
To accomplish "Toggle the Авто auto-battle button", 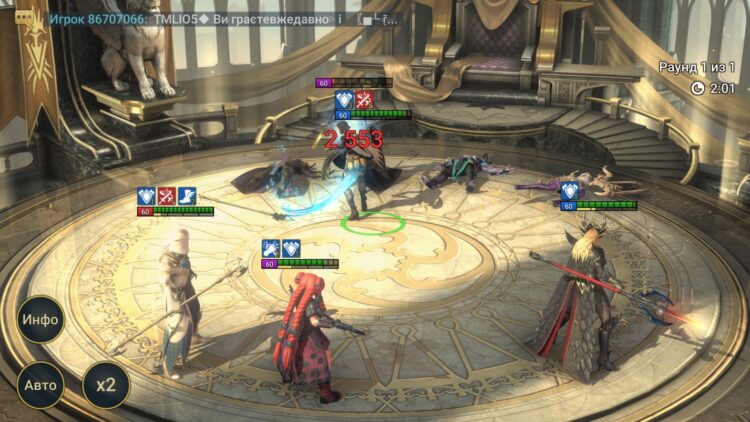I will pyautogui.click(x=41, y=384).
